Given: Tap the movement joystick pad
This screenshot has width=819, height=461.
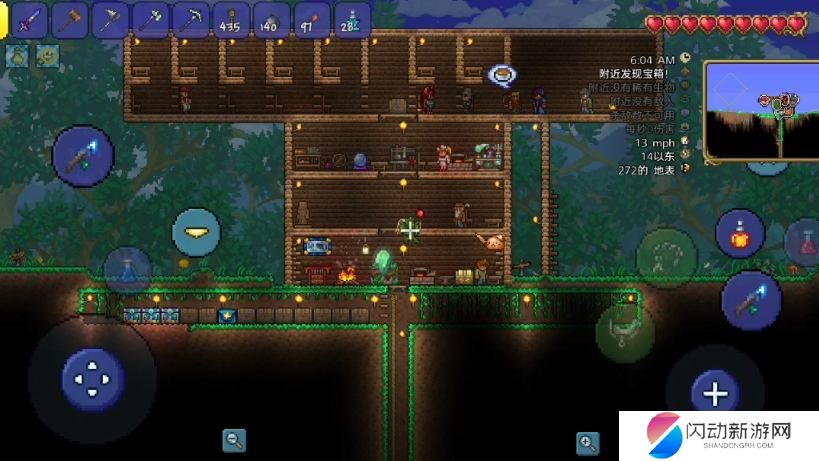Looking at the screenshot, I should 93,378.
